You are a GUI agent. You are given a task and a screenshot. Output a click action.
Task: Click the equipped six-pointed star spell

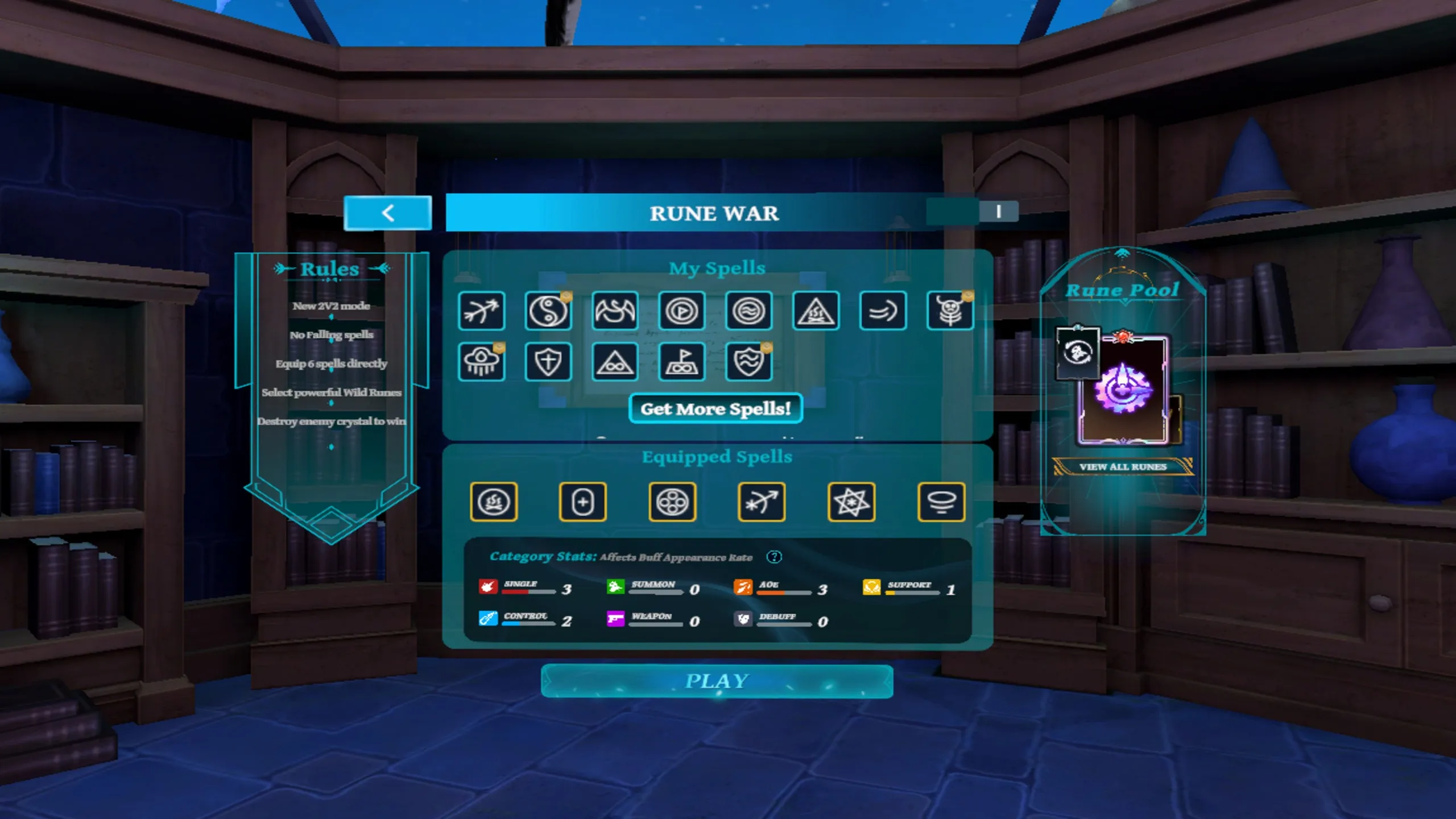[x=851, y=502]
